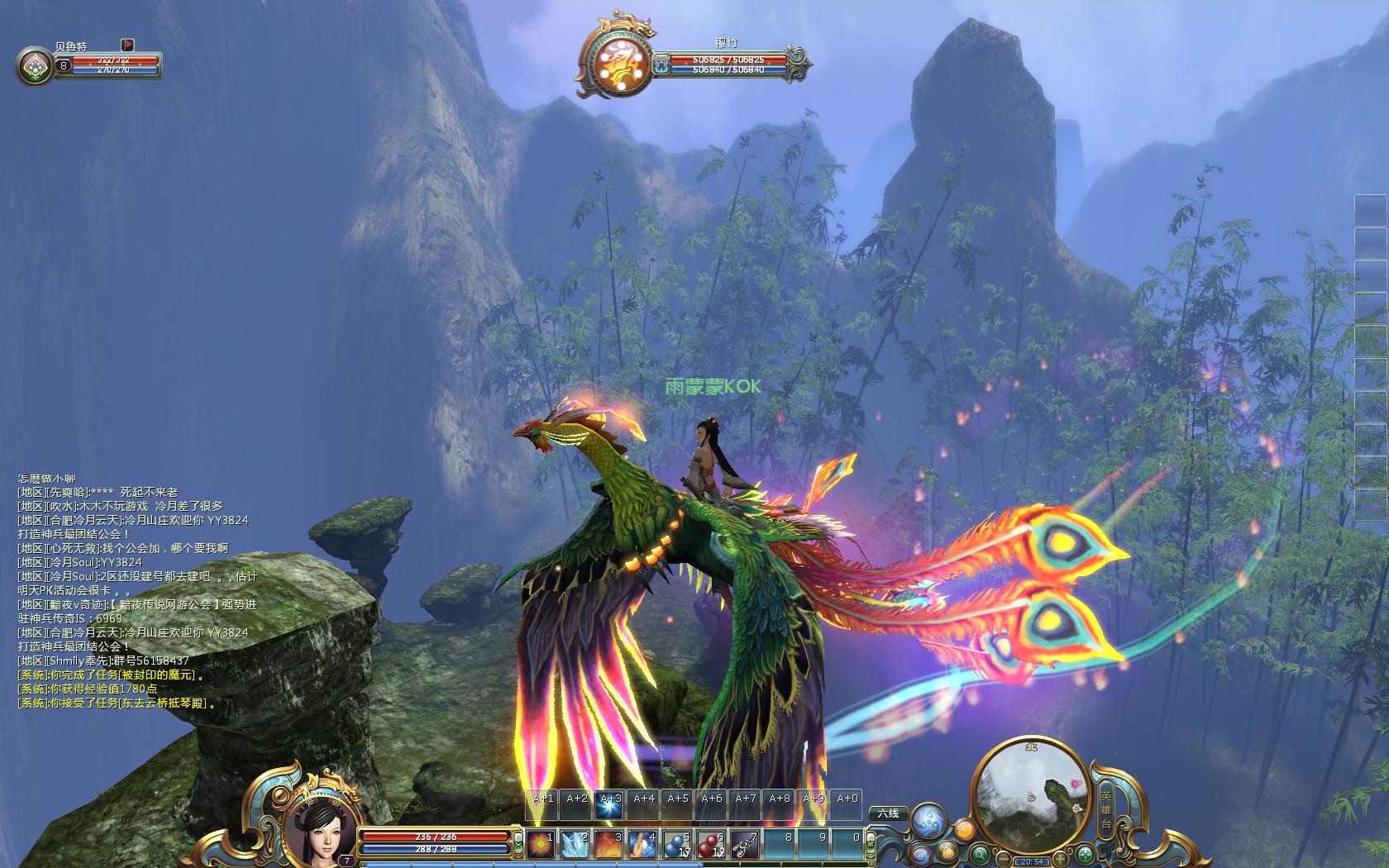The width and height of the screenshot is (1389, 868).
Task: Activate the blue starburst skill on A+3
Action: [610, 806]
